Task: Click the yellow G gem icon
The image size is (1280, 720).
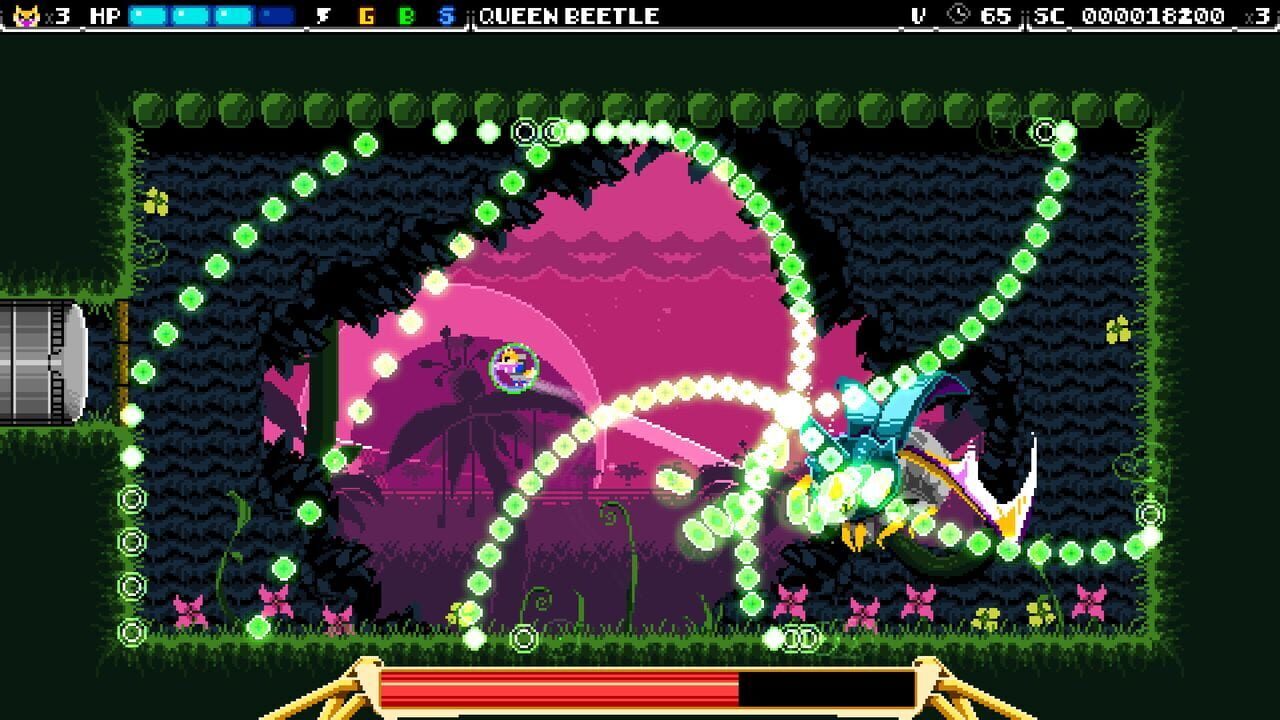Action: click(366, 14)
